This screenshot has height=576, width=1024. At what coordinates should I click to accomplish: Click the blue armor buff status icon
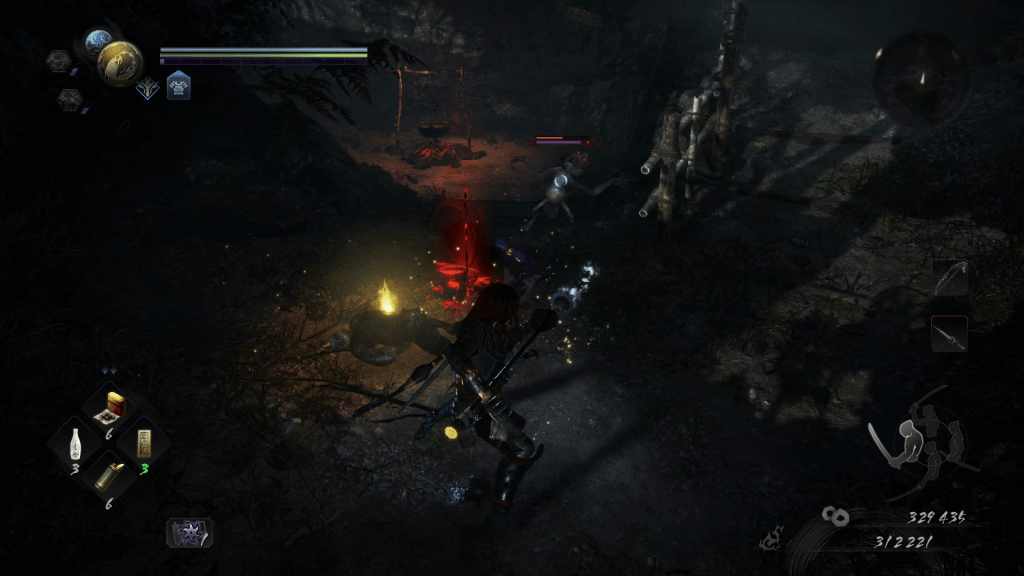coord(179,86)
